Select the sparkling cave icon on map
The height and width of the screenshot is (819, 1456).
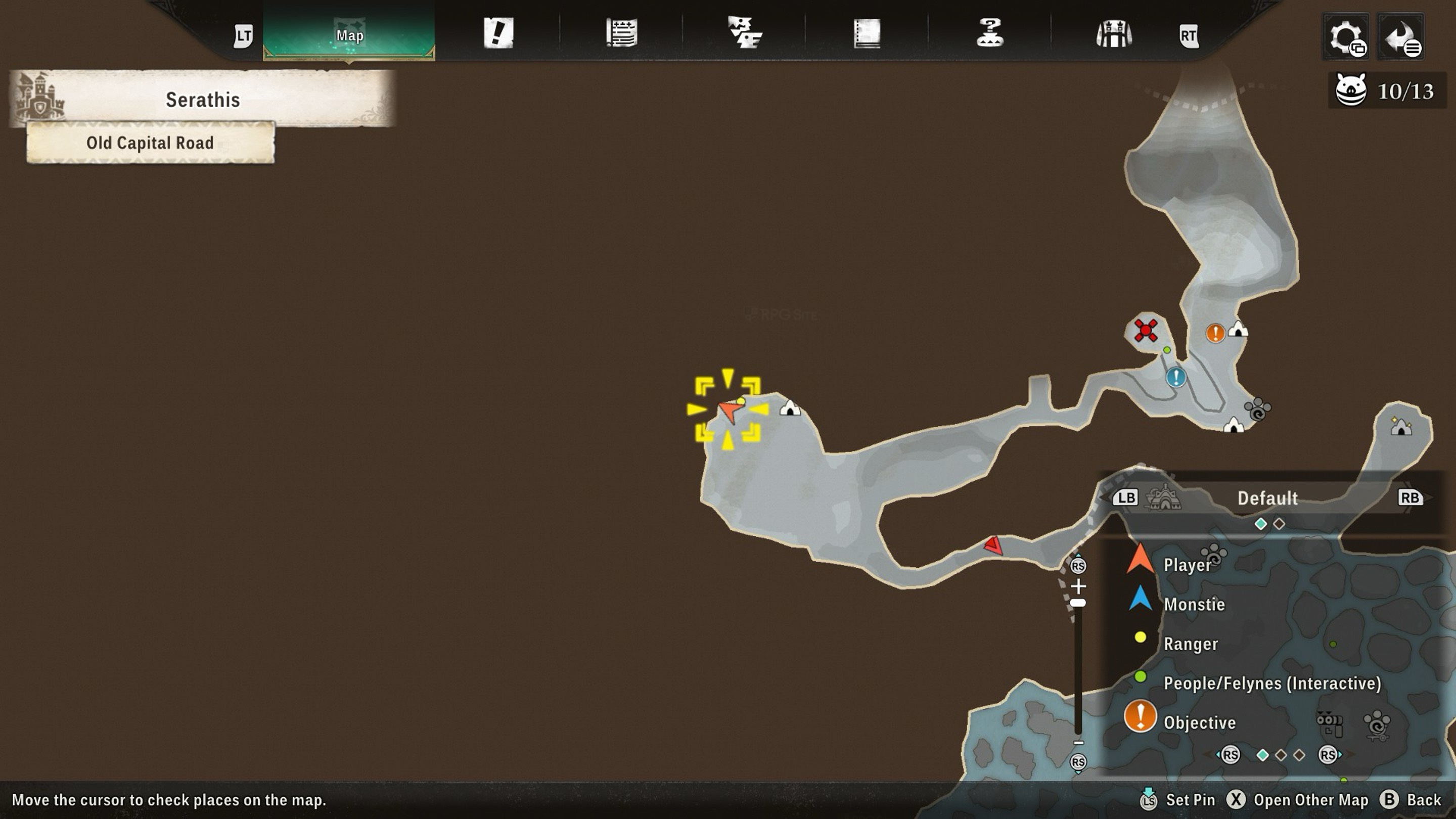point(1401,427)
